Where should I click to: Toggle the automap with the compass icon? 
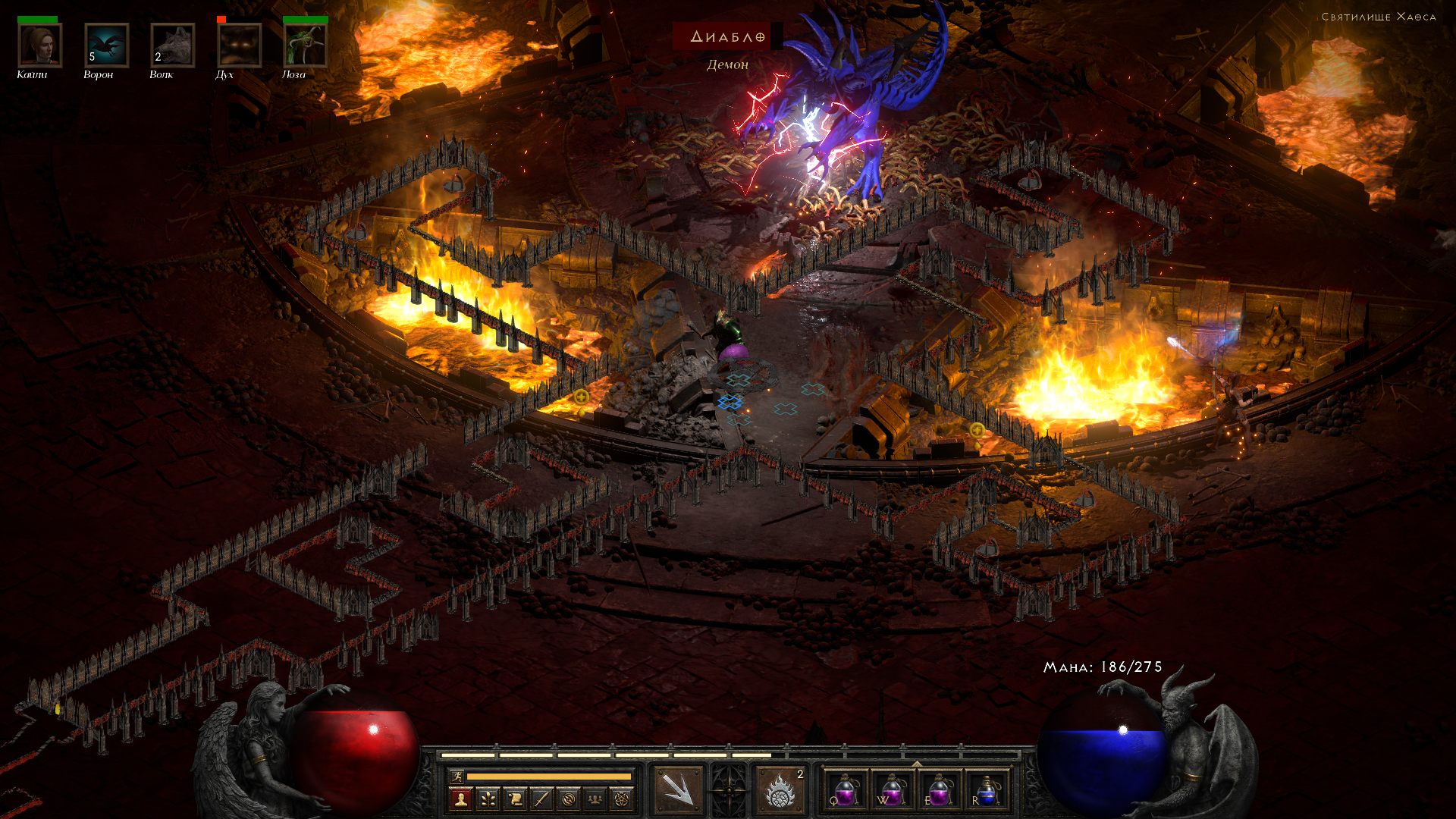coord(569,799)
